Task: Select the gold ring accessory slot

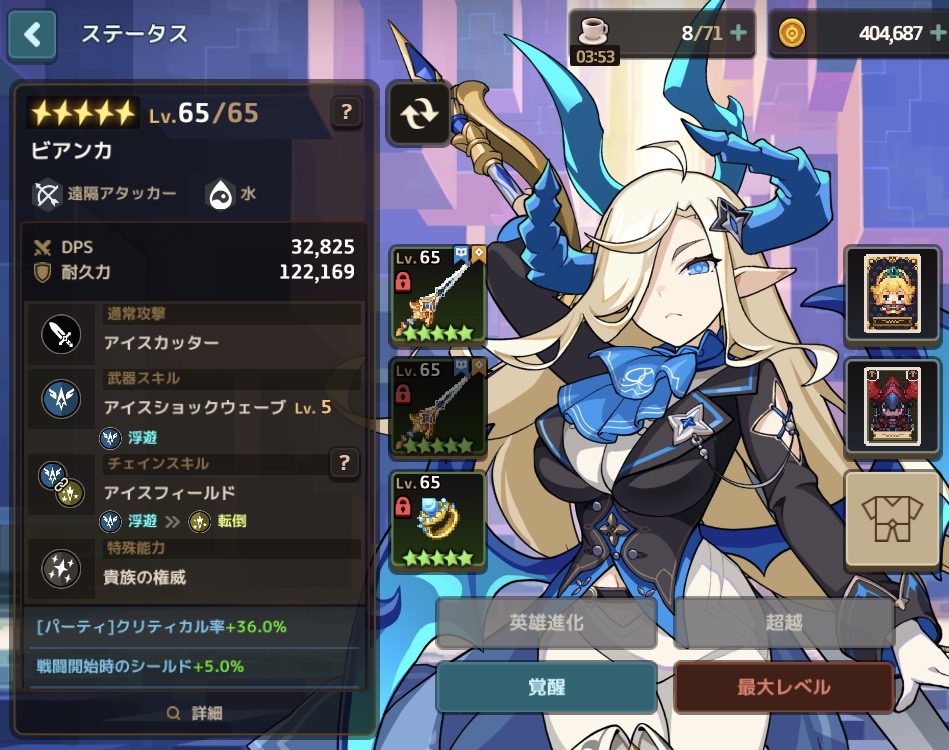Action: pos(438,519)
